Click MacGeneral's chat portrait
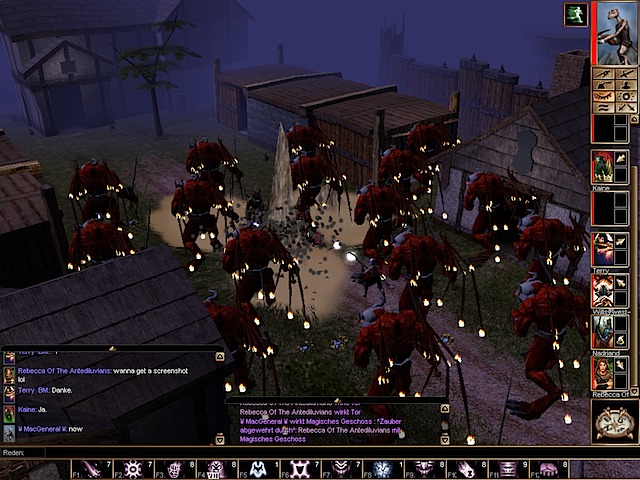The height and width of the screenshot is (480, 640). [x=9, y=431]
